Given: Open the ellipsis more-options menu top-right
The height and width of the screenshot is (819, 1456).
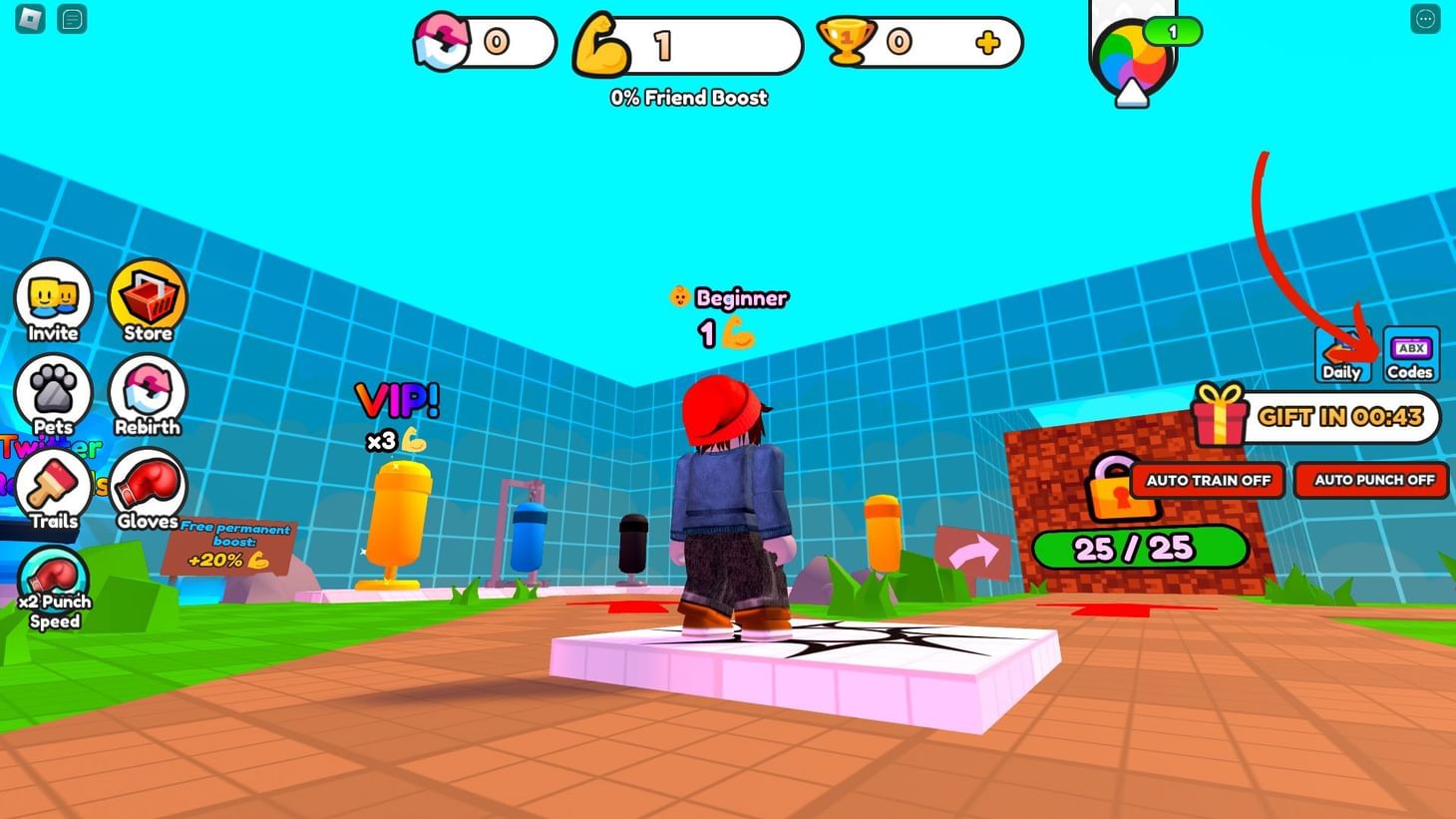Looking at the screenshot, I should [x=1428, y=19].
